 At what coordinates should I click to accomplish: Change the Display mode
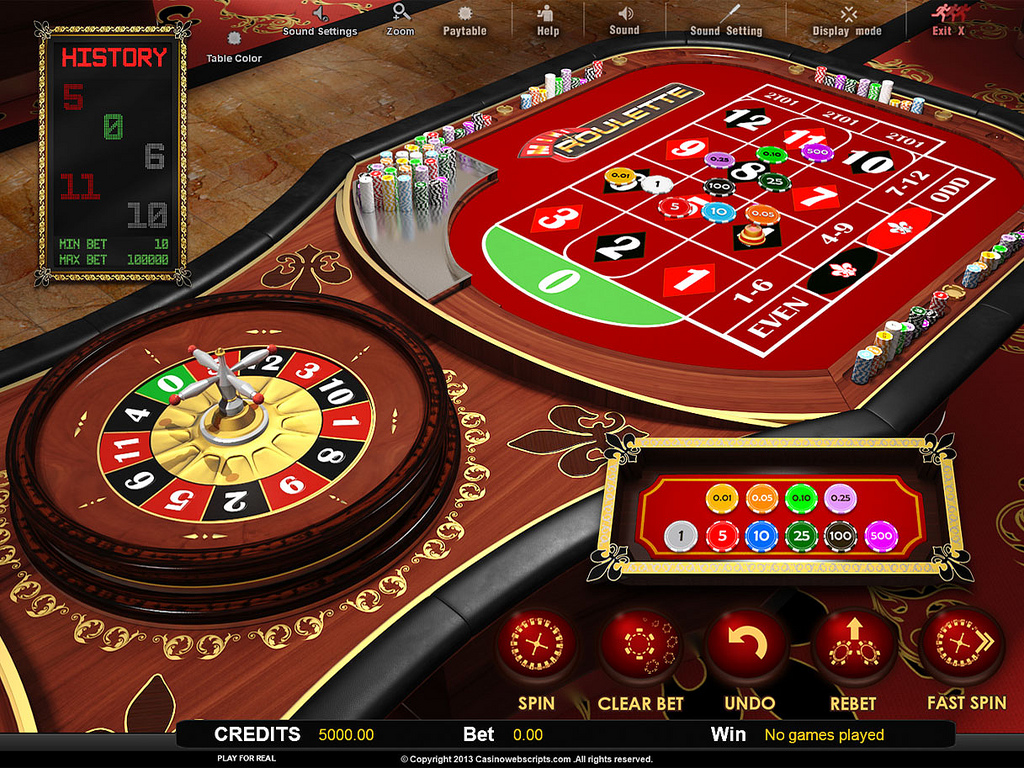coord(847,20)
